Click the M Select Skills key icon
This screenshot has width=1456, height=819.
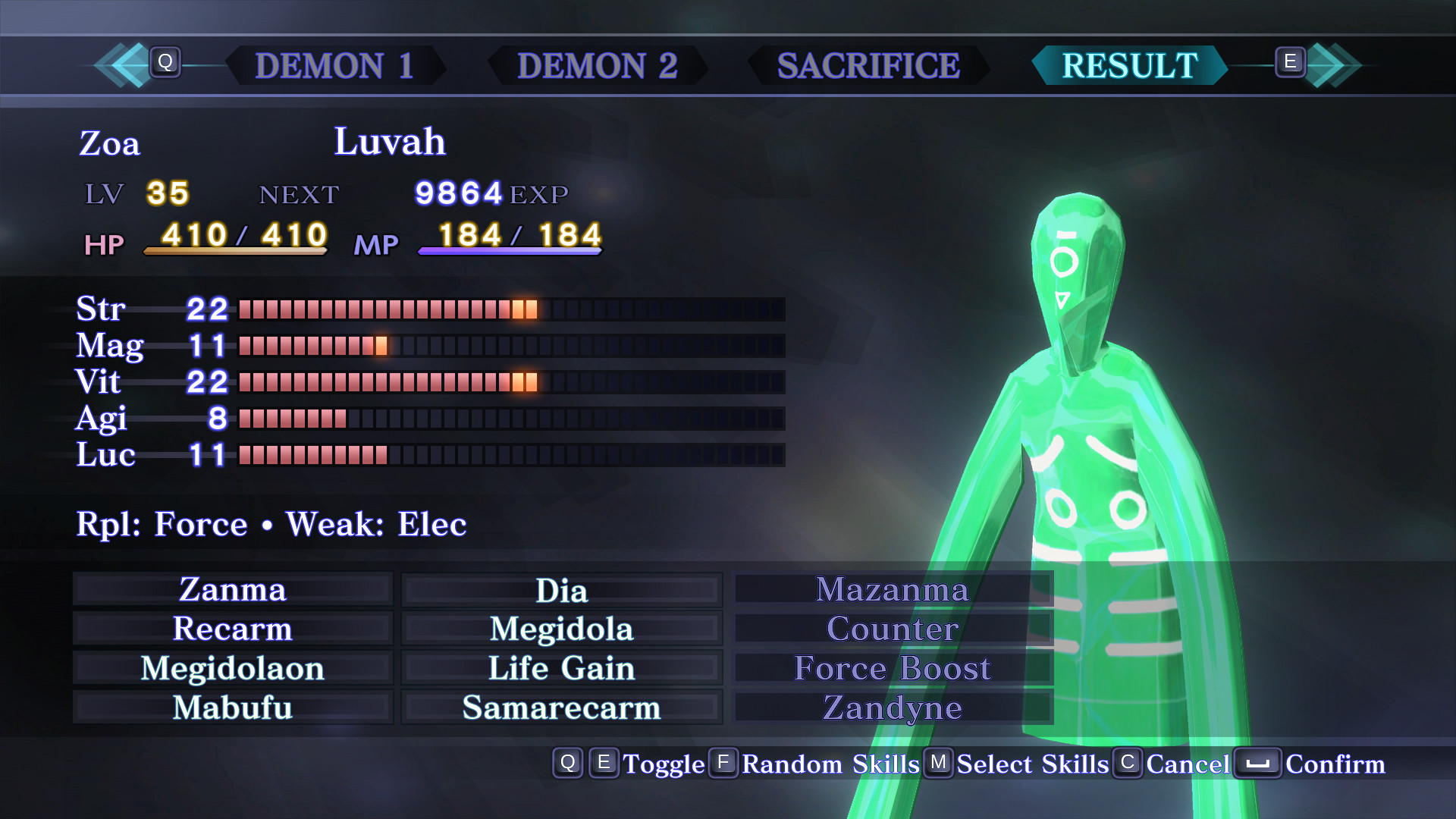point(940,764)
